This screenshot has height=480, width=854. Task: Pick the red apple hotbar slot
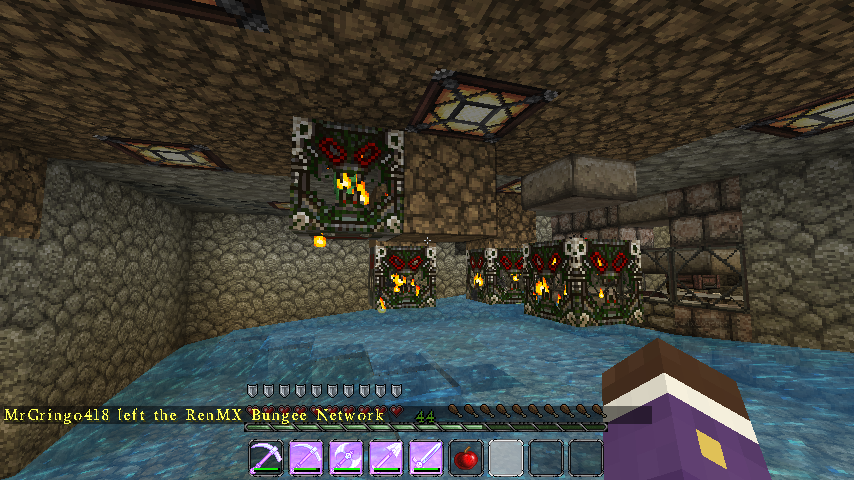click(x=466, y=458)
